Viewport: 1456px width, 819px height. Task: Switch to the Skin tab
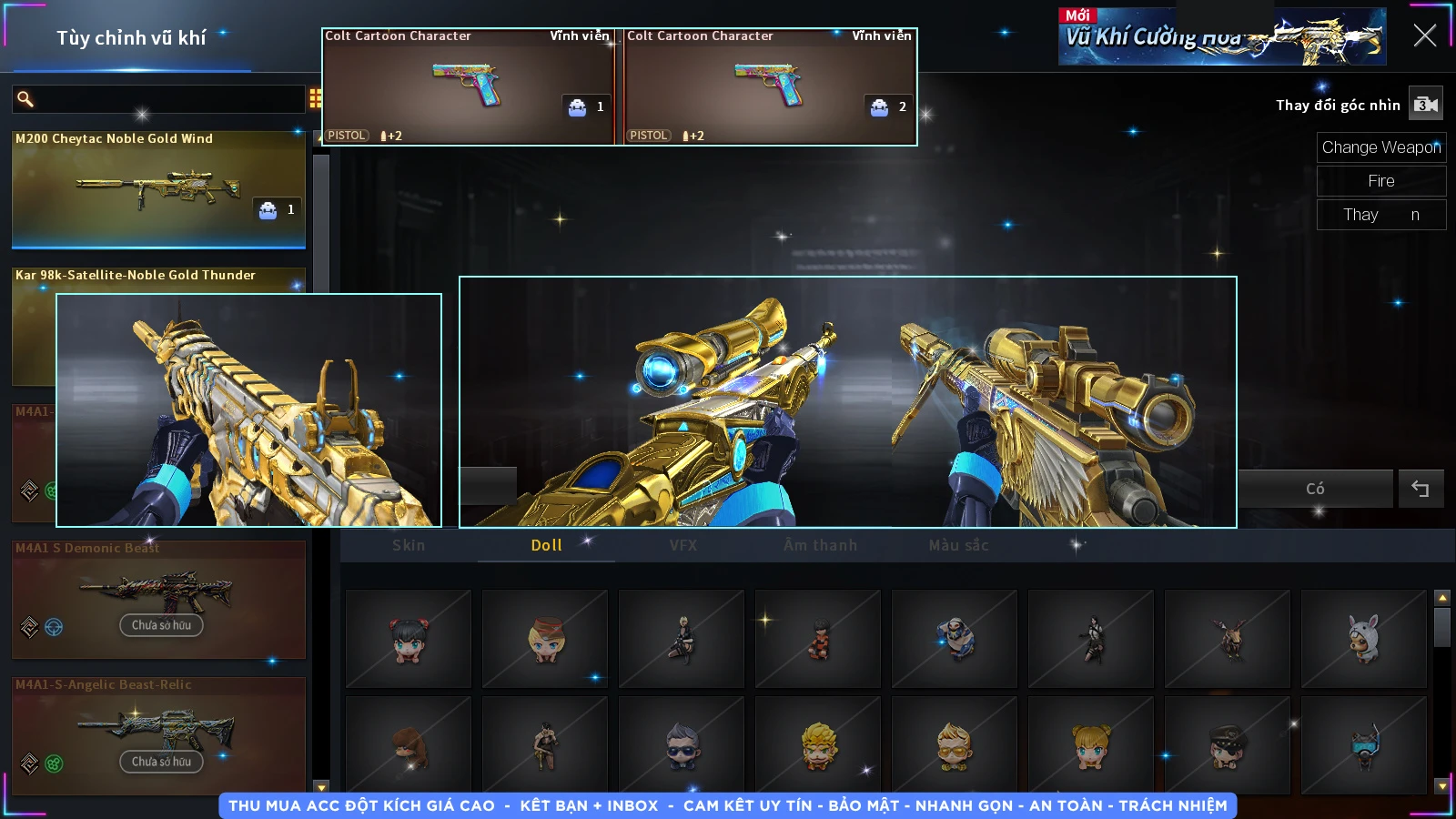pos(409,545)
